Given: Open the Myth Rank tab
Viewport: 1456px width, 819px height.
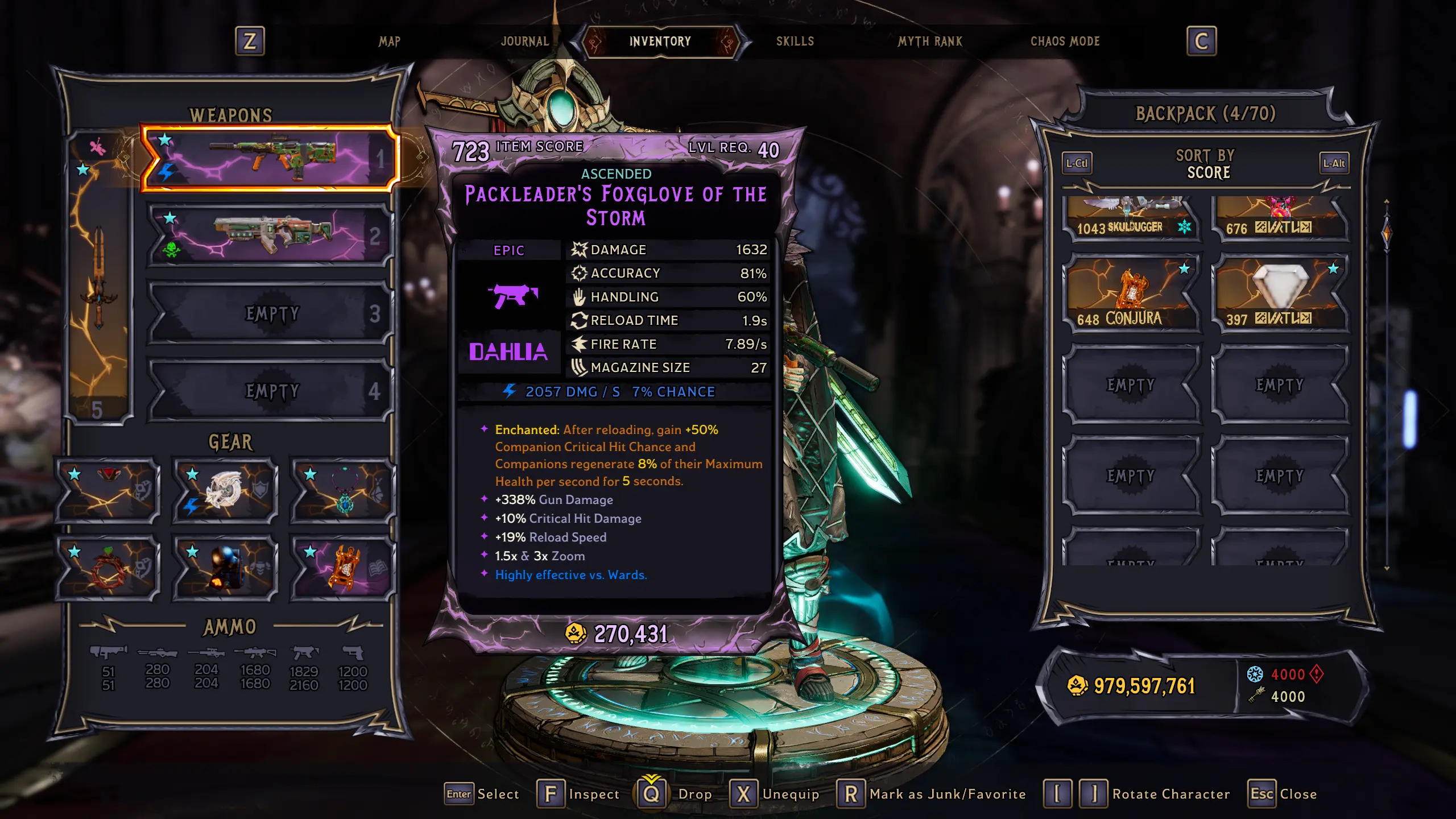Looking at the screenshot, I should [930, 42].
